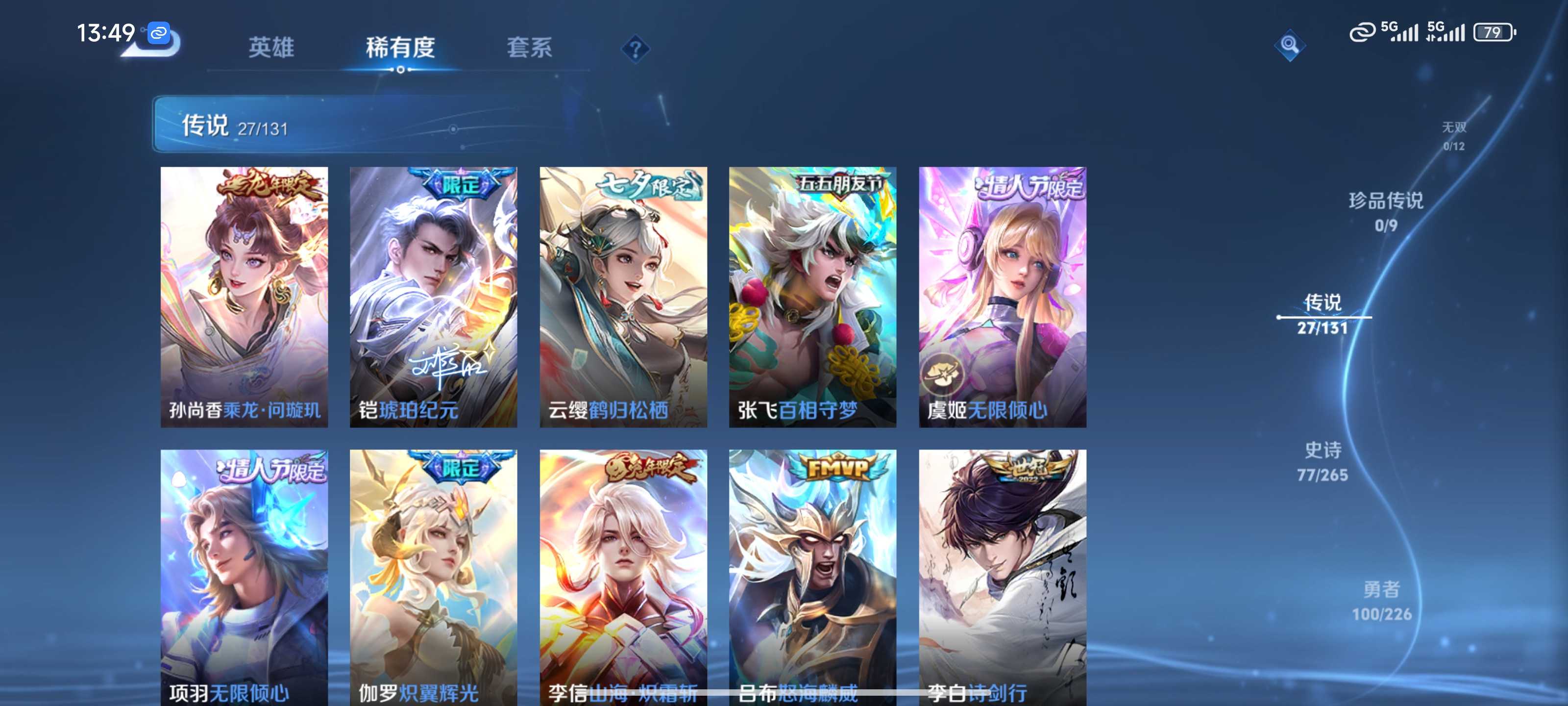This screenshot has width=1568, height=706.
Task: Open the 套系 tab
Action: (529, 48)
